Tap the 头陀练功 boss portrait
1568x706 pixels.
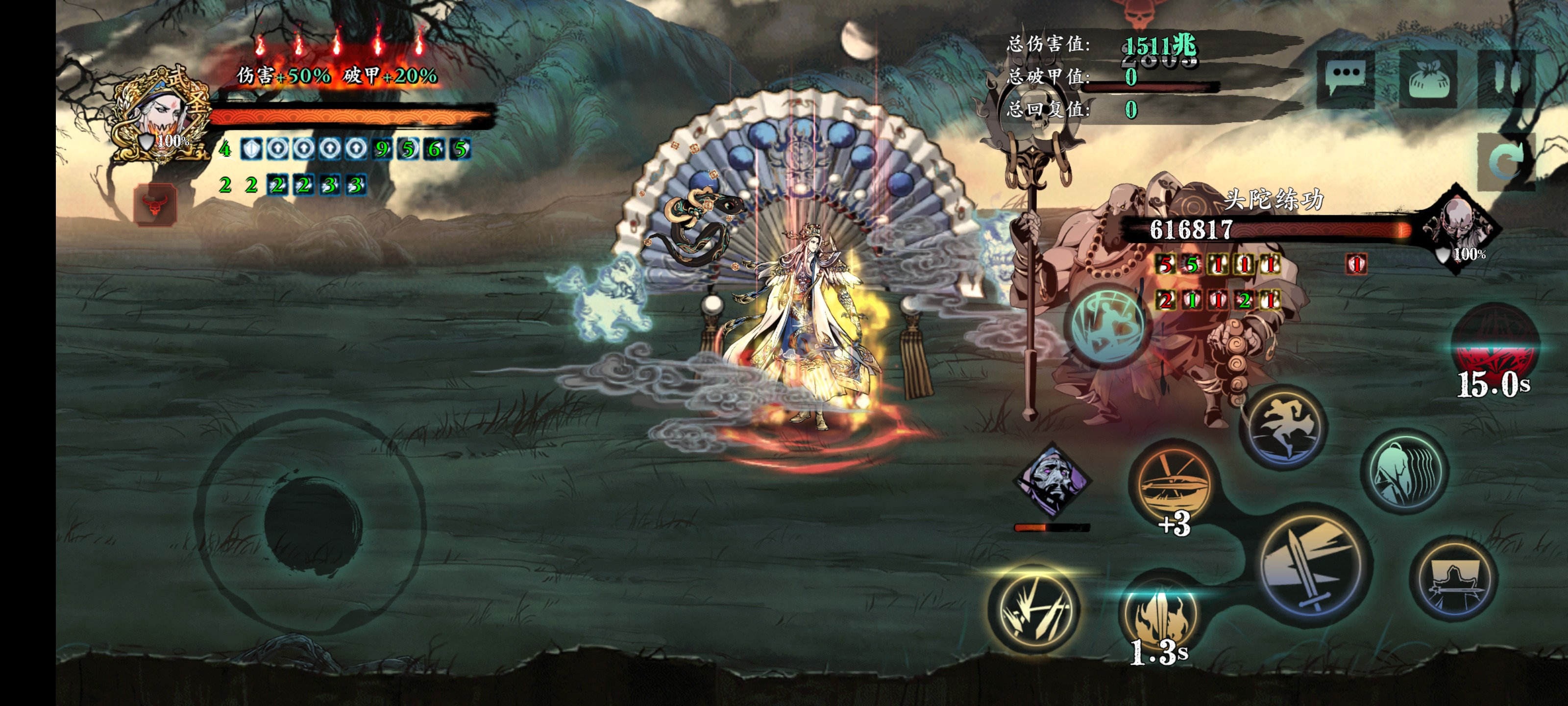tap(1458, 228)
